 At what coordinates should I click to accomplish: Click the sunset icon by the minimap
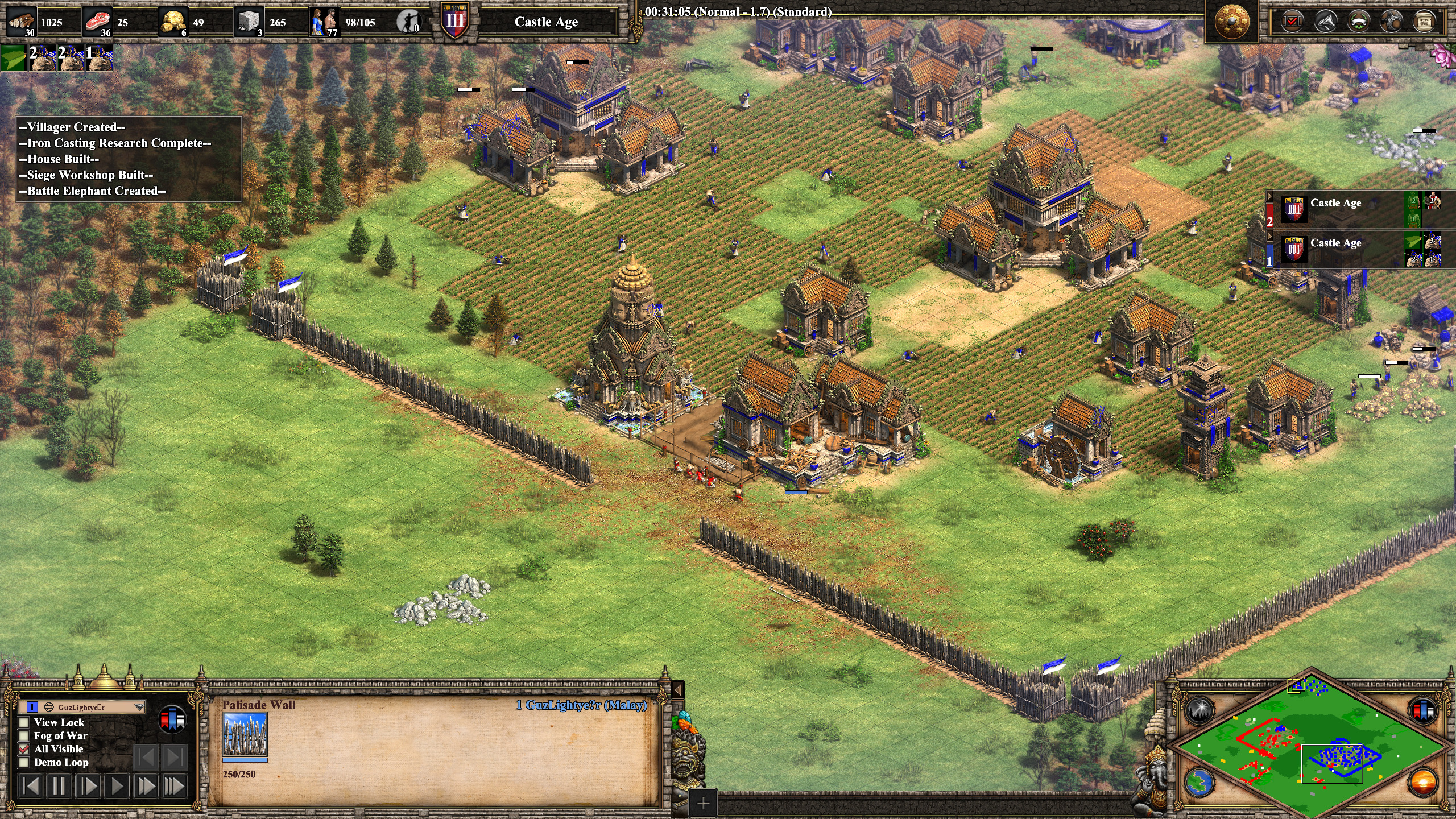coord(1423,782)
